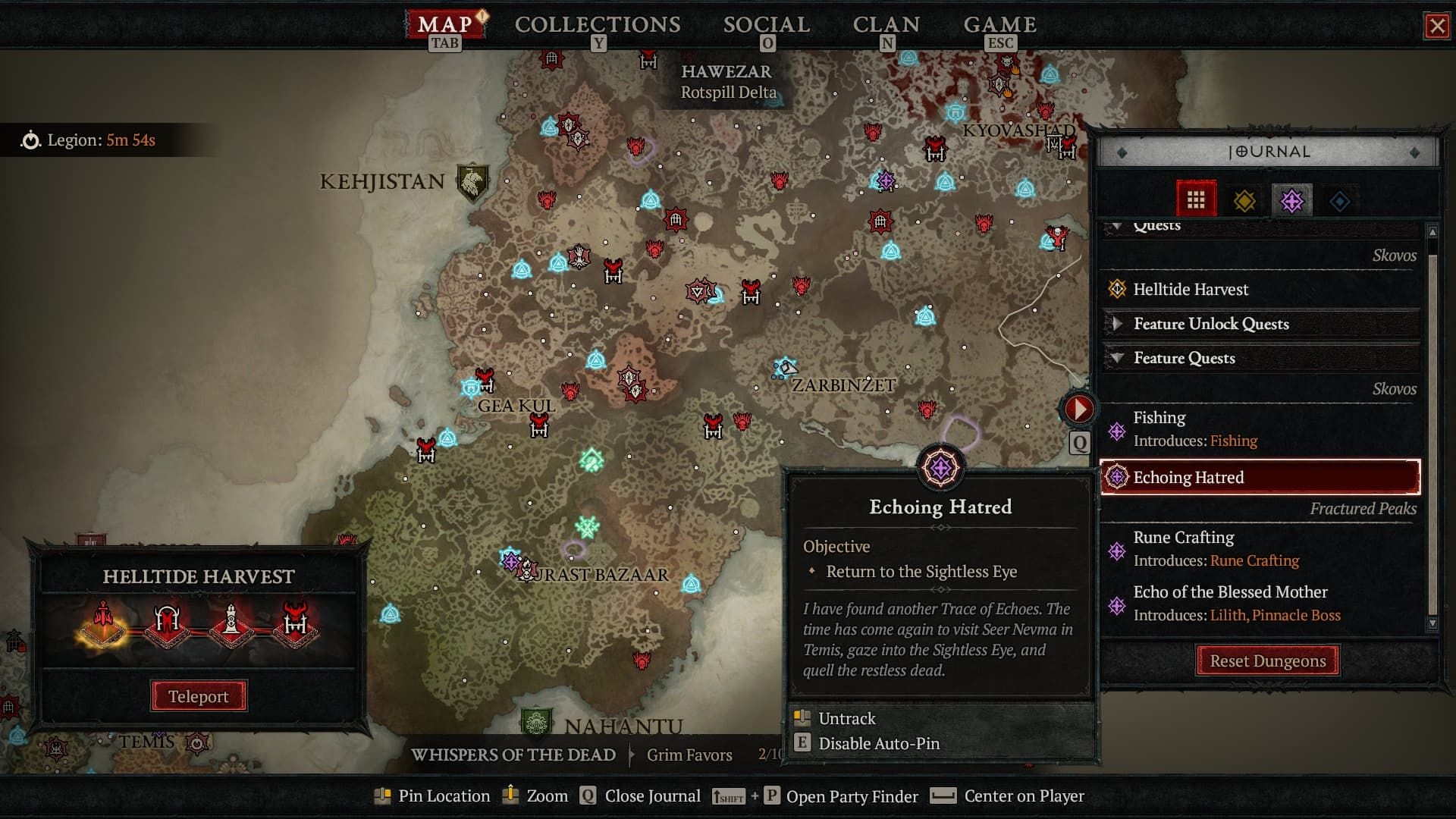Click the red arrow event marker beside the Journal

(x=1080, y=407)
